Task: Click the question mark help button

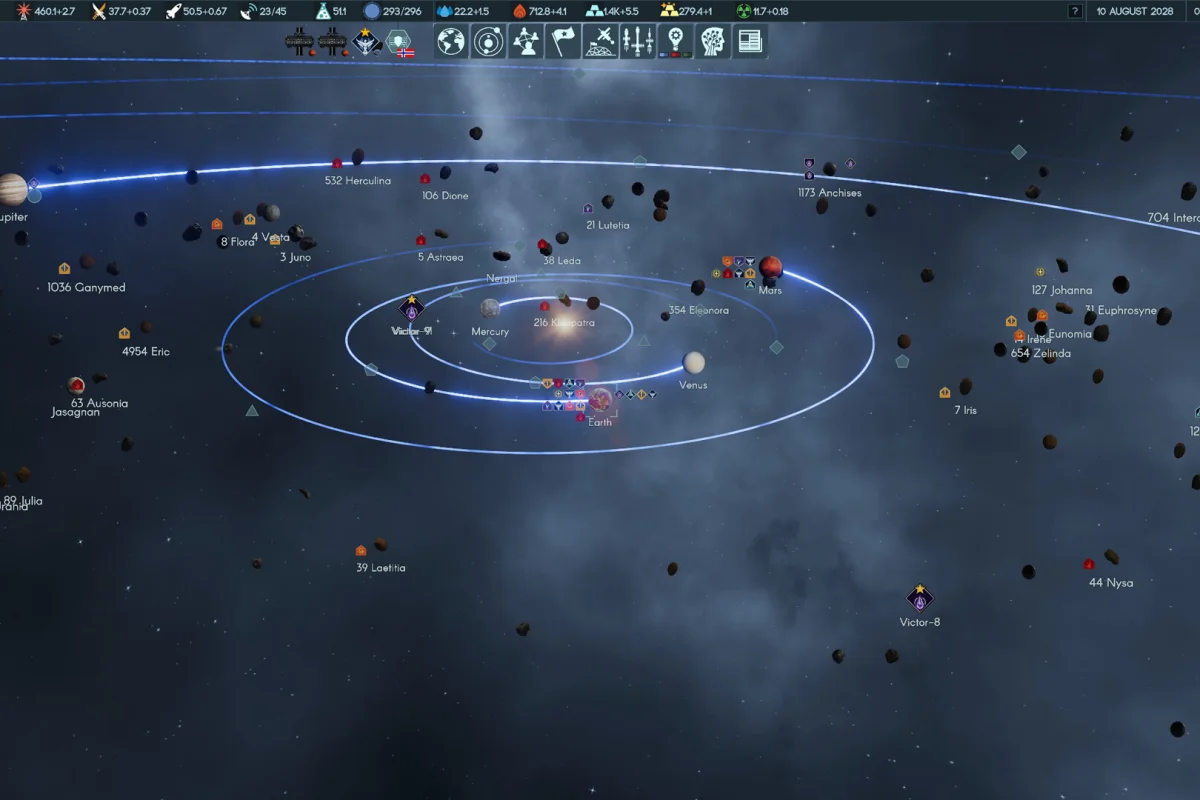Action: pos(1075,11)
